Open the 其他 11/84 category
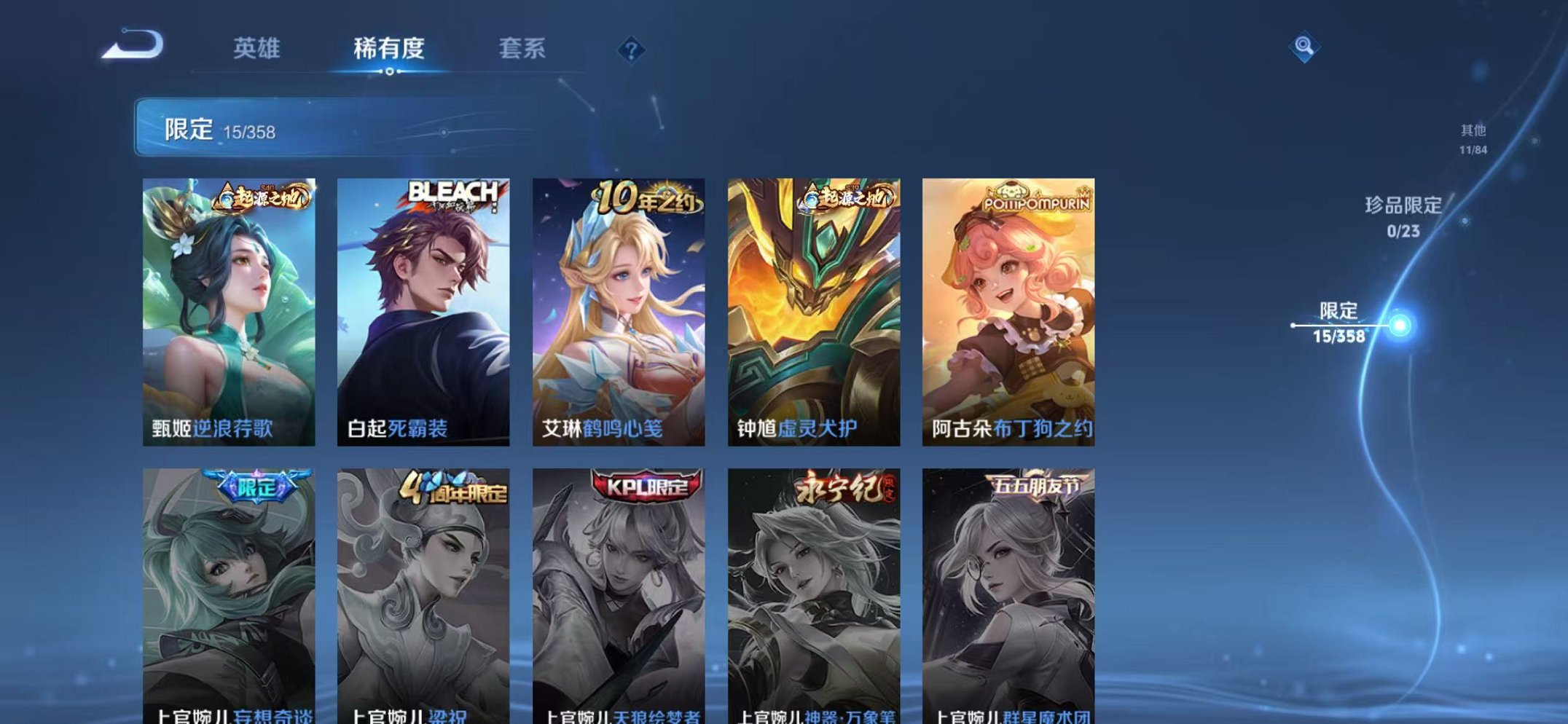The width and height of the screenshot is (1568, 724). [x=1473, y=137]
